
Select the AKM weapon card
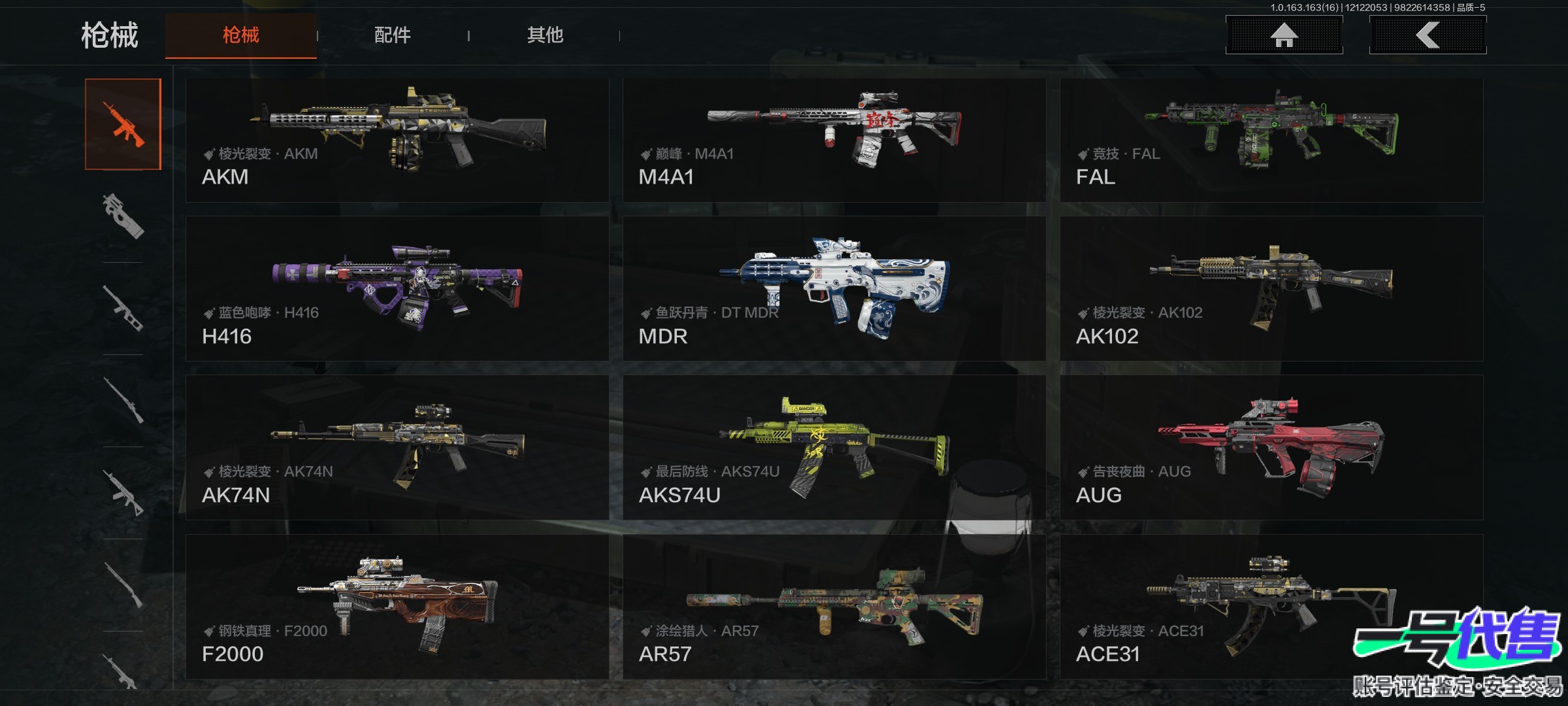tap(397, 140)
